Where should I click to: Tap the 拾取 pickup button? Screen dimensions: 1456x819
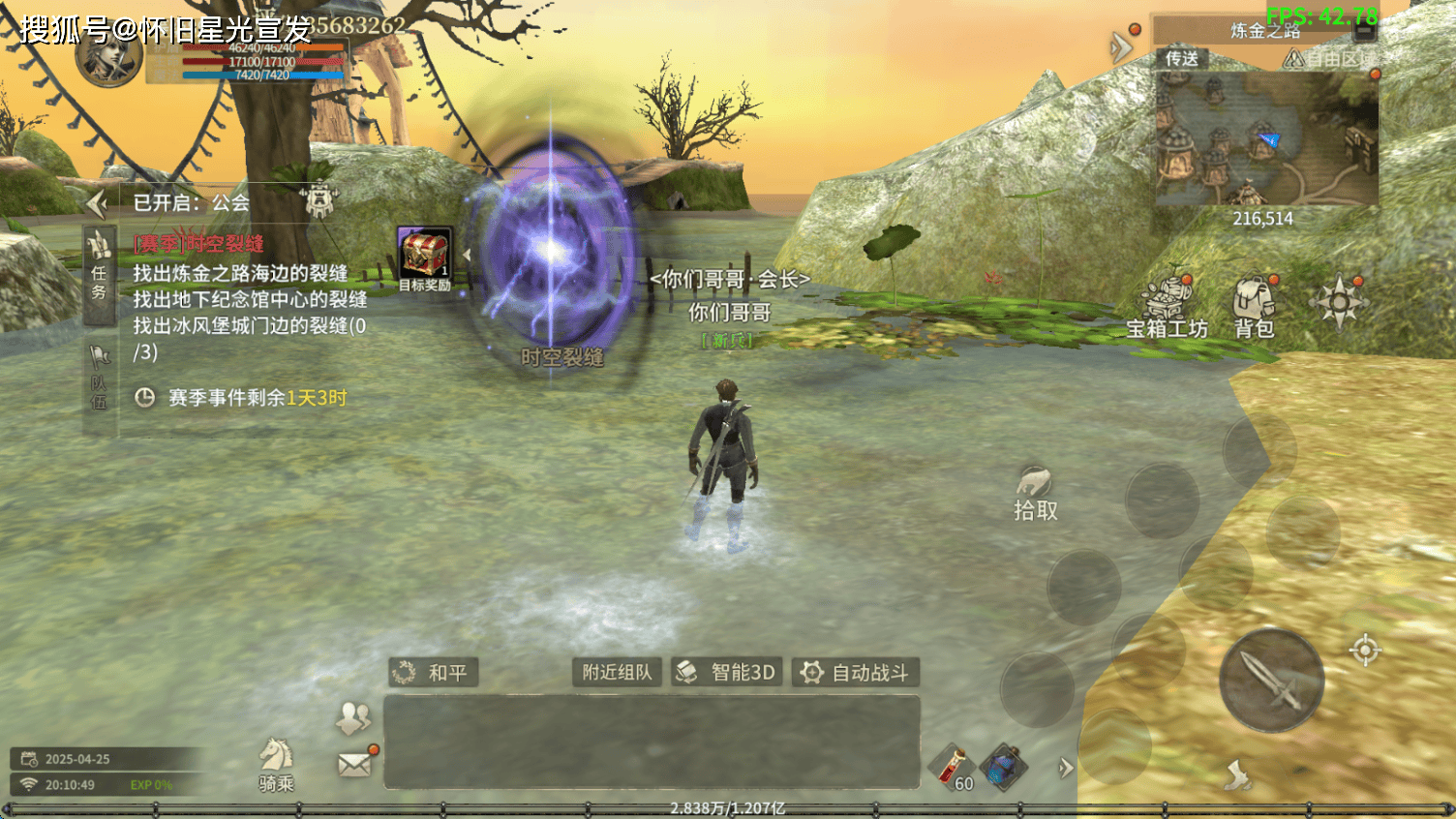(x=1035, y=495)
